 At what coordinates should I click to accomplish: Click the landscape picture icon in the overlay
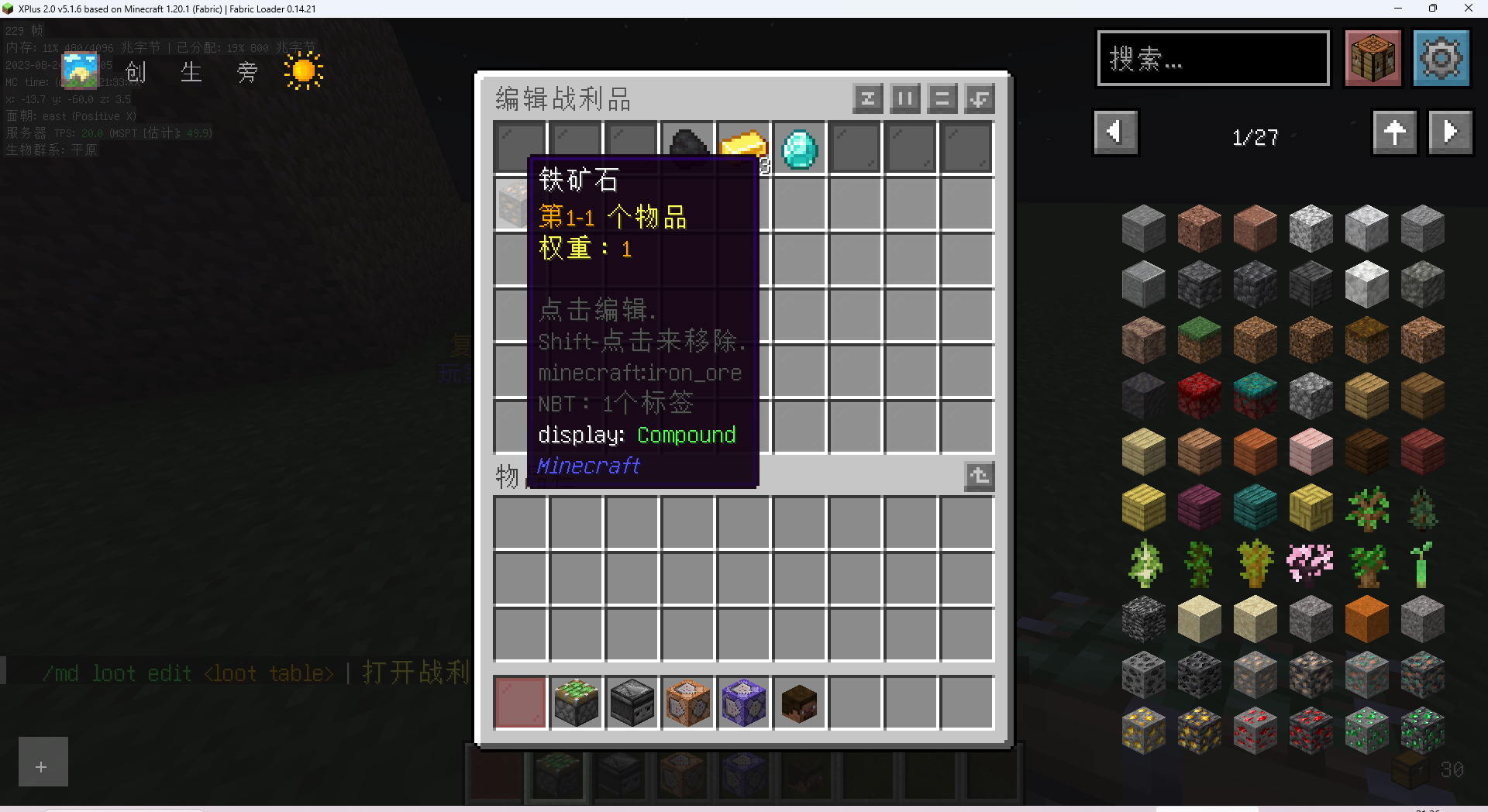coord(80,70)
